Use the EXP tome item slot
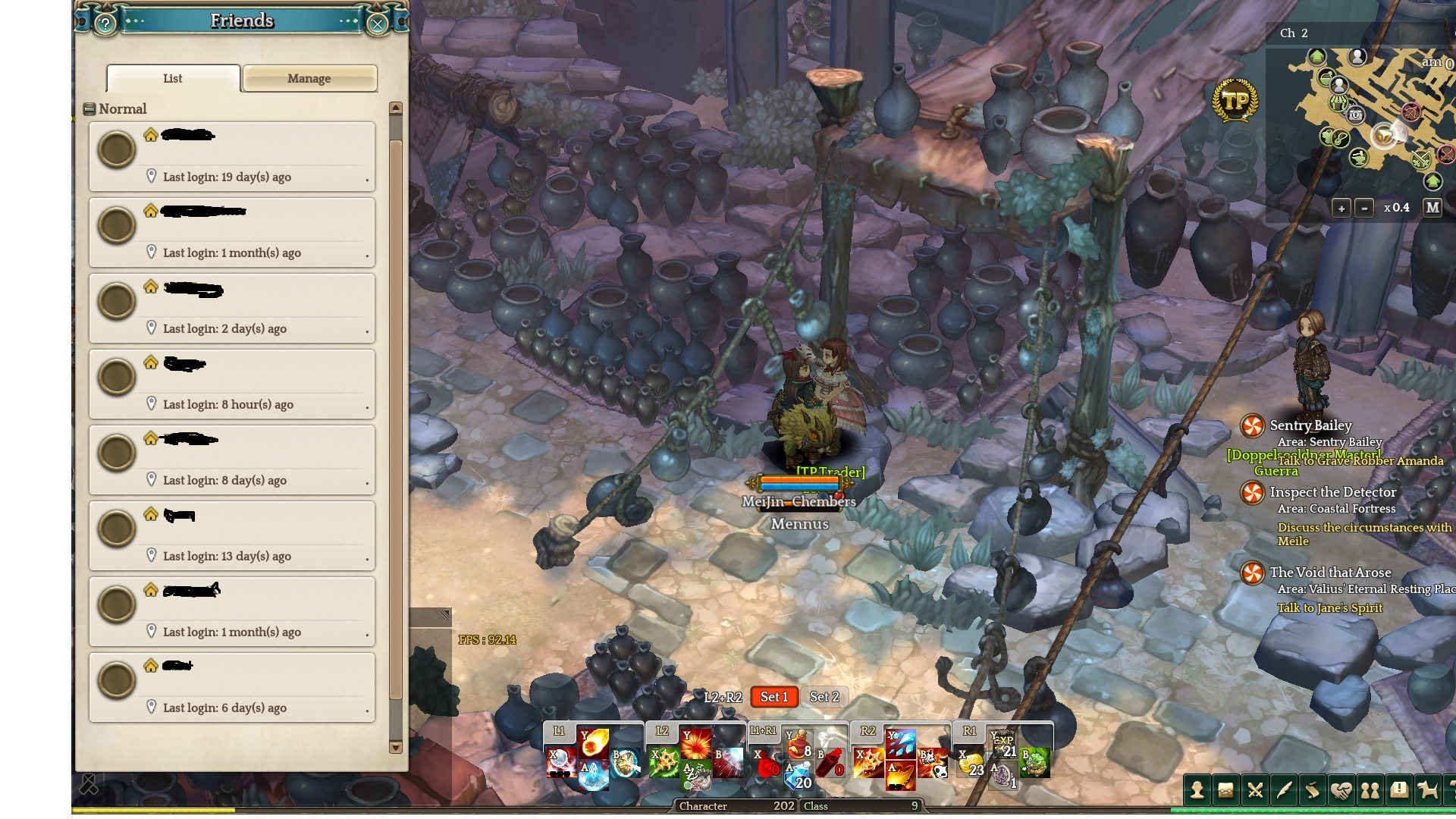This screenshot has height=819, width=1456. [x=1003, y=743]
